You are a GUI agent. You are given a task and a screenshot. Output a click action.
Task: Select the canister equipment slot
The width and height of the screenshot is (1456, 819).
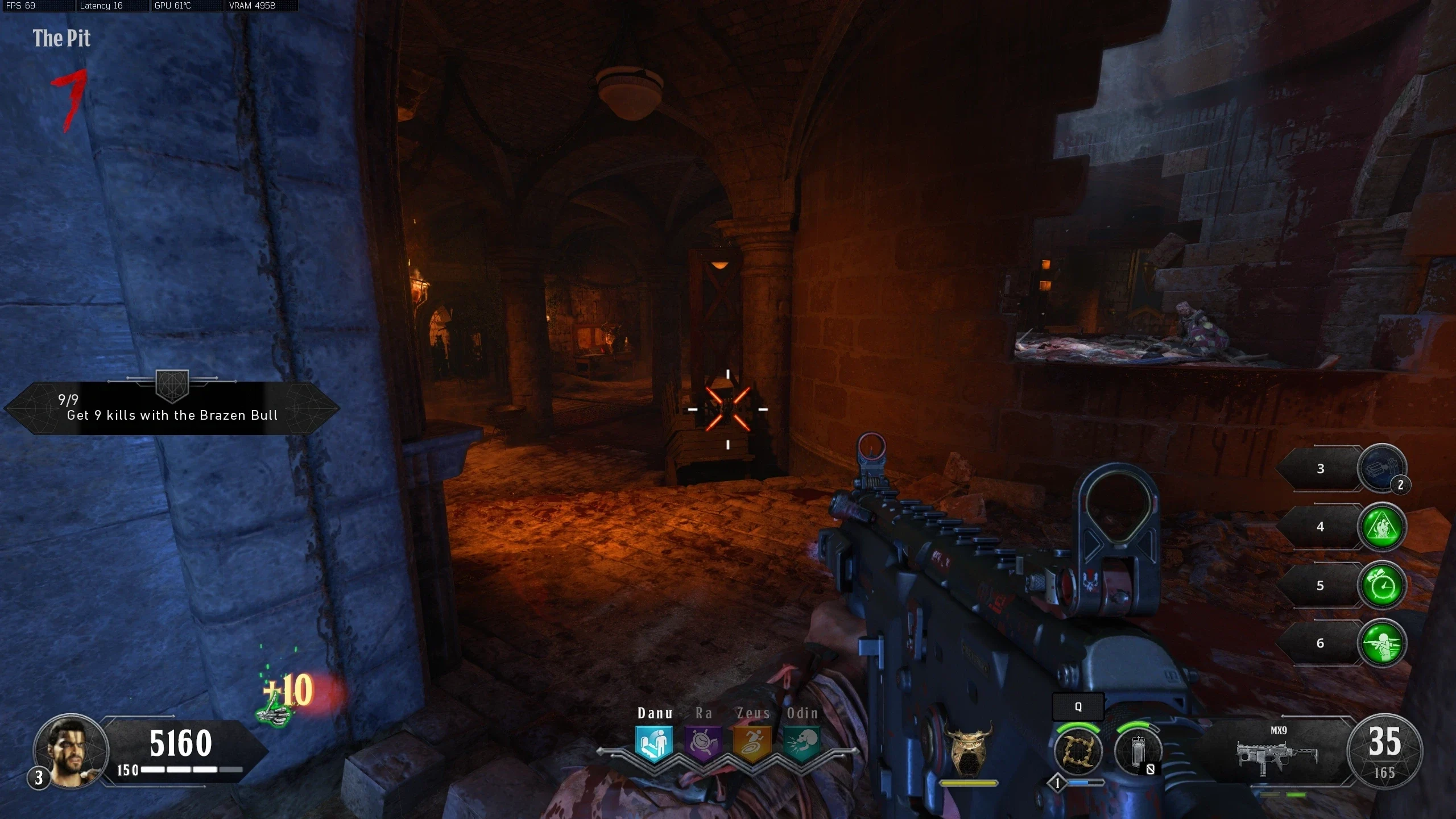[1137, 751]
